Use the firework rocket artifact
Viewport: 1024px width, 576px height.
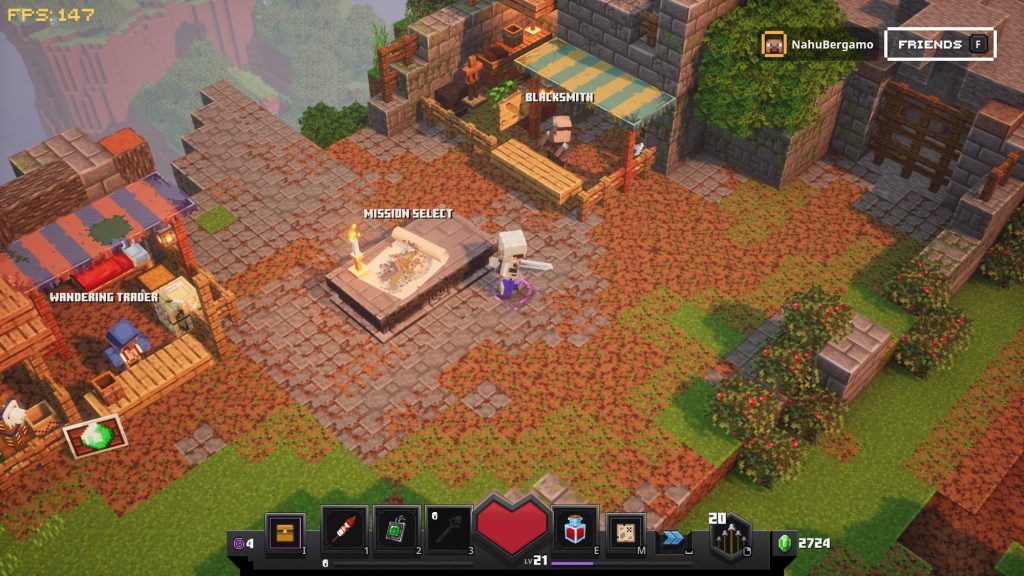tap(342, 531)
